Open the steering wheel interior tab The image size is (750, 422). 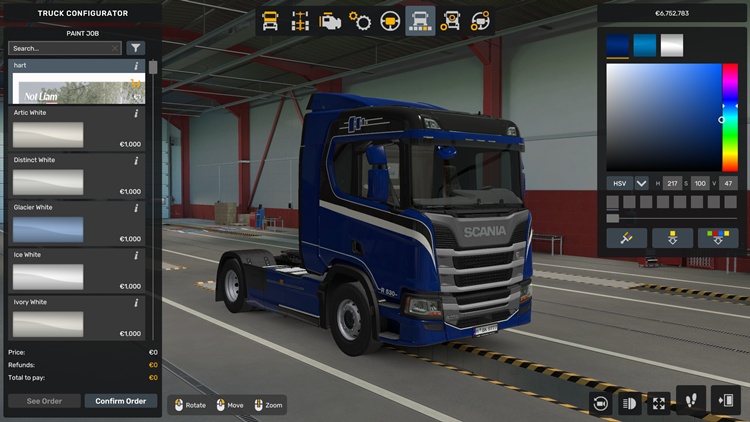[x=390, y=21]
